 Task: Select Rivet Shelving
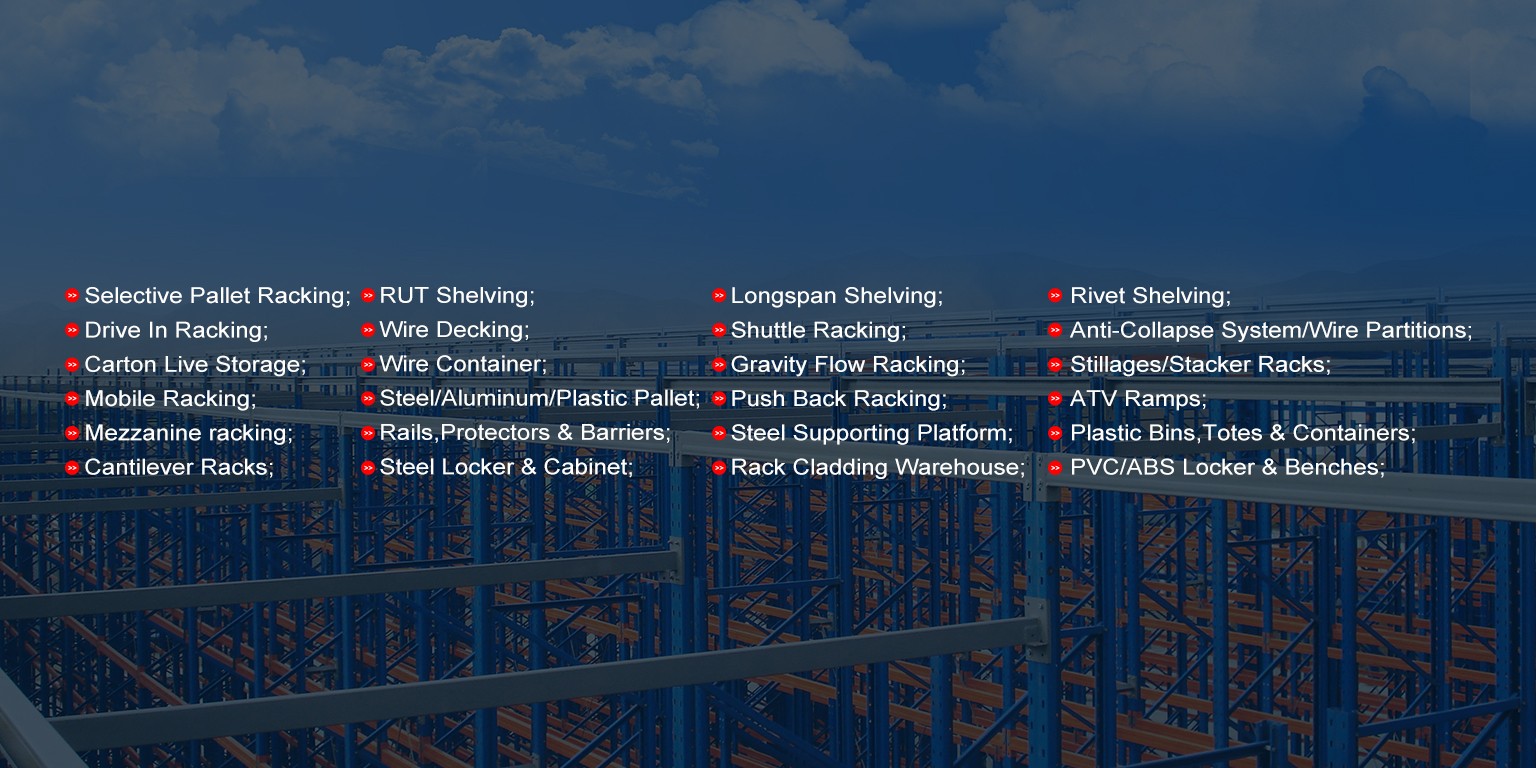tap(1149, 296)
